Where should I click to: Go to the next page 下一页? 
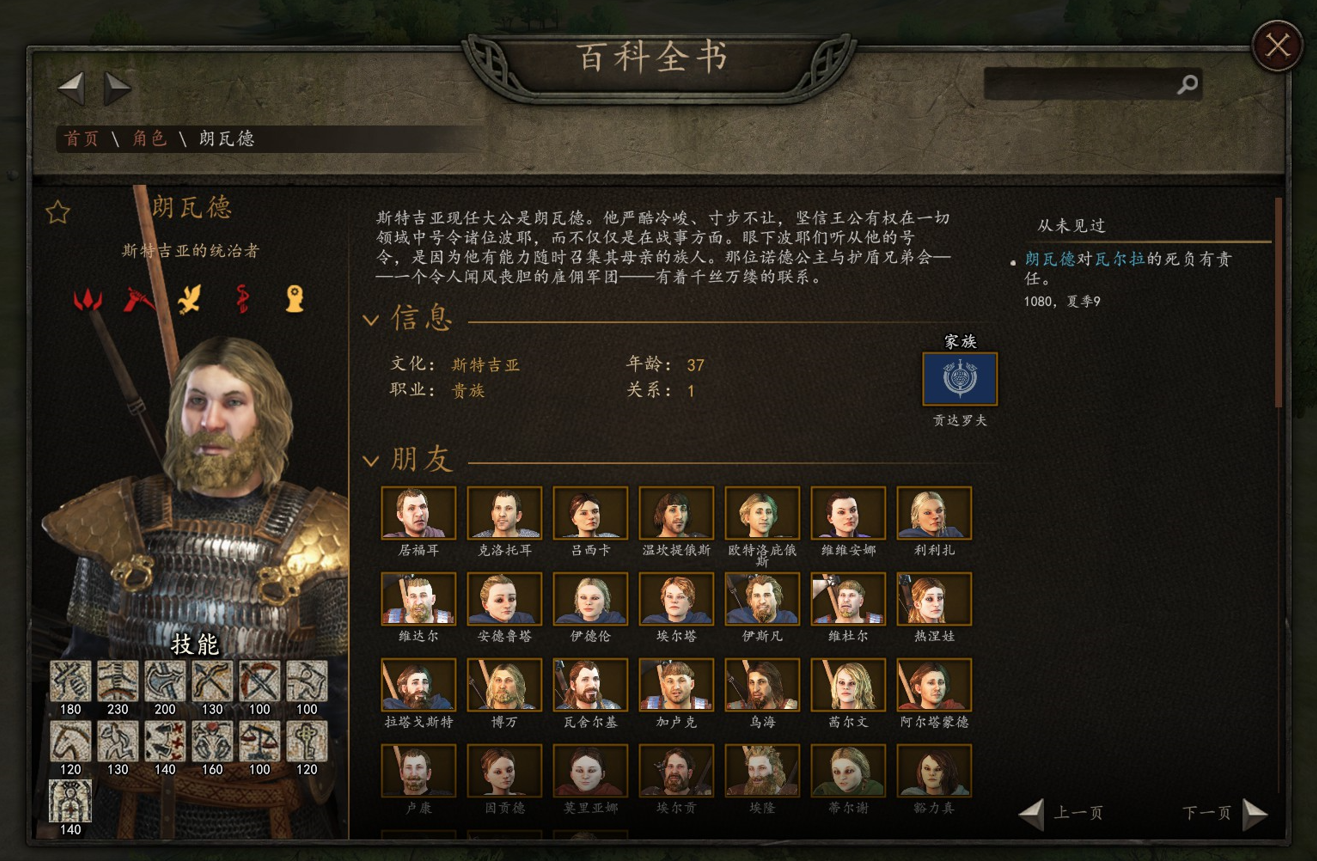point(1224,813)
